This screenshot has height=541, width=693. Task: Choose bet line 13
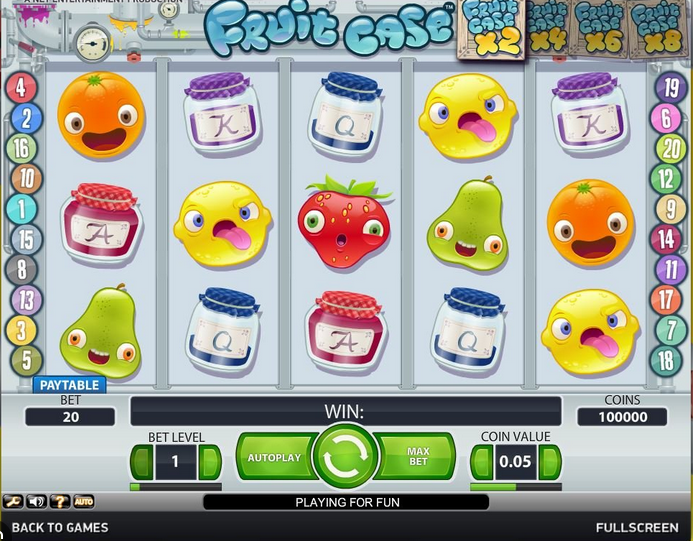(x=25, y=299)
